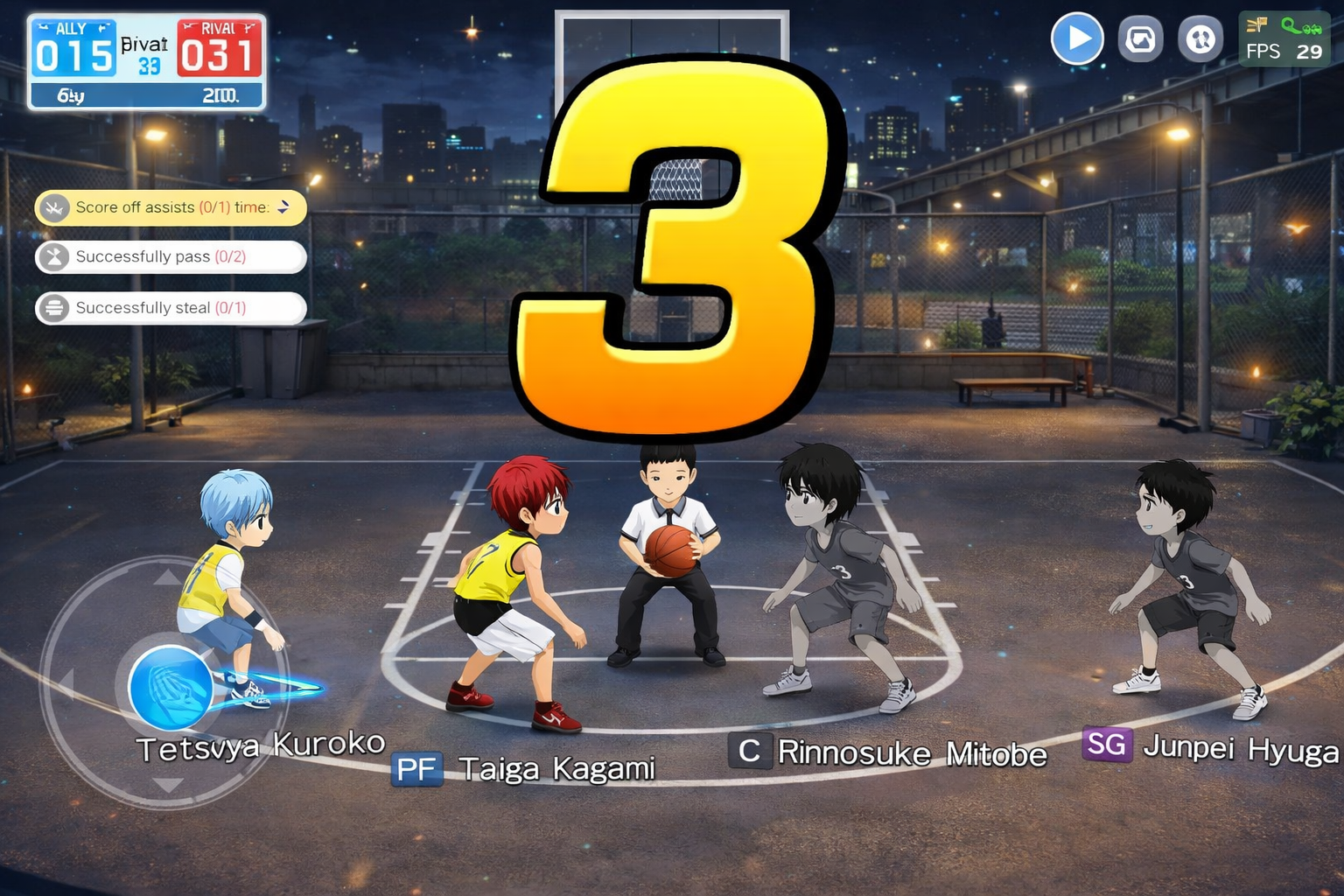This screenshot has width=1344, height=896.
Task: Open the camera/screenshot icon near top right
Action: point(1140,38)
